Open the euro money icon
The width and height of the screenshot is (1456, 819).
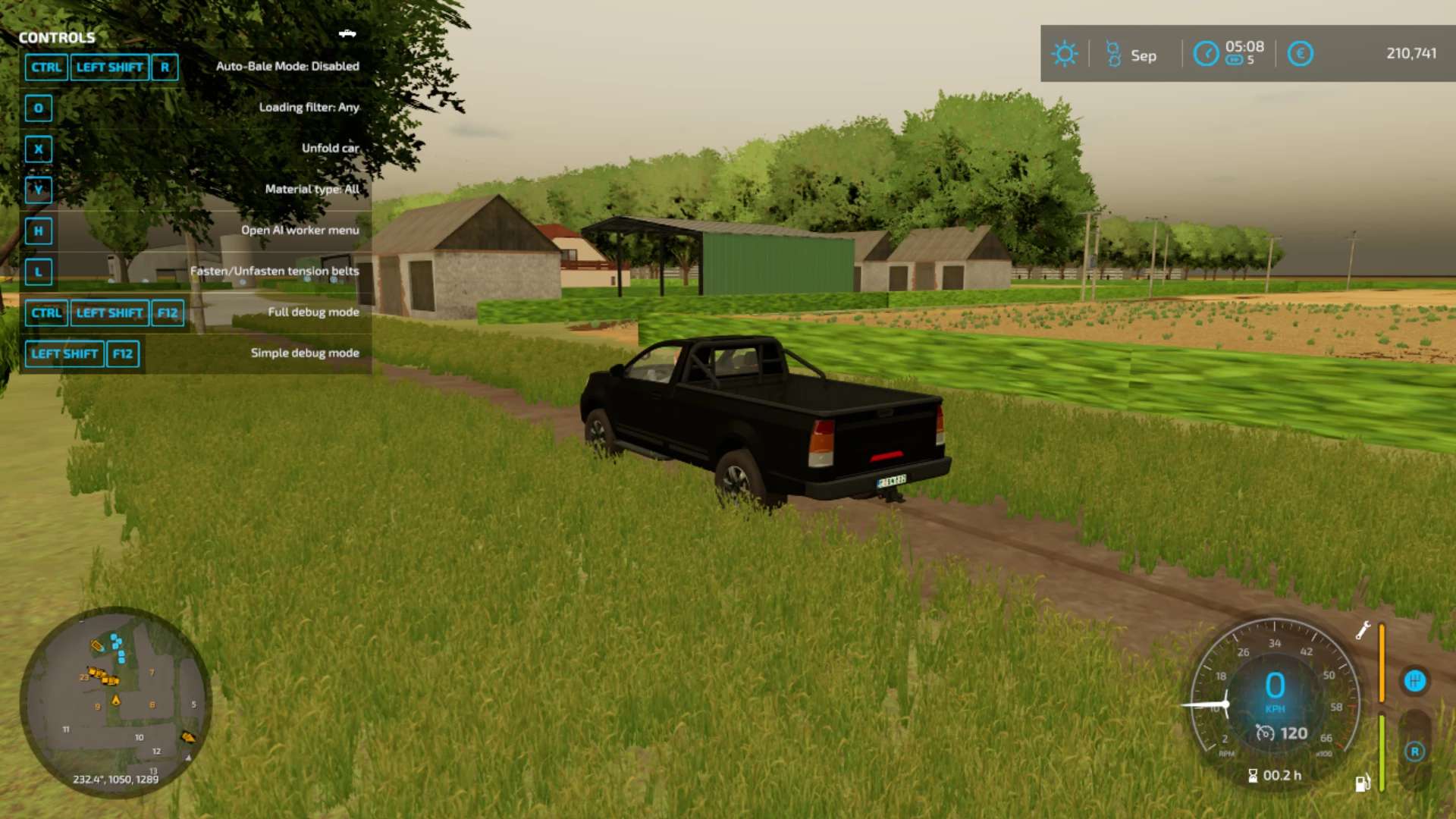point(1300,54)
